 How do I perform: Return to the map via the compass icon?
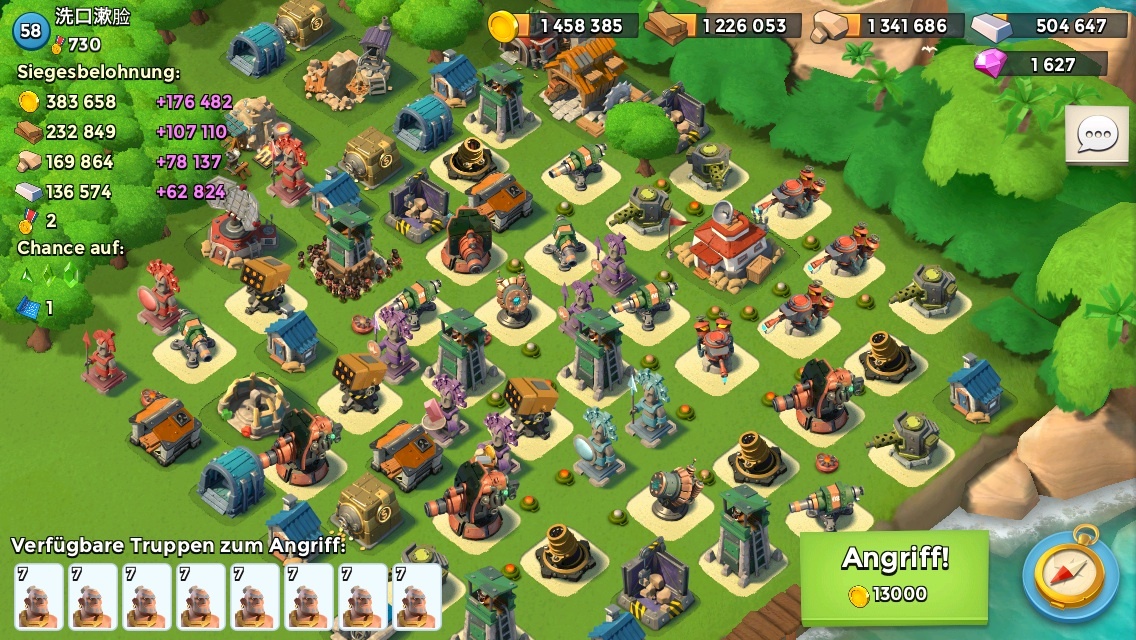pyautogui.click(x=1069, y=574)
